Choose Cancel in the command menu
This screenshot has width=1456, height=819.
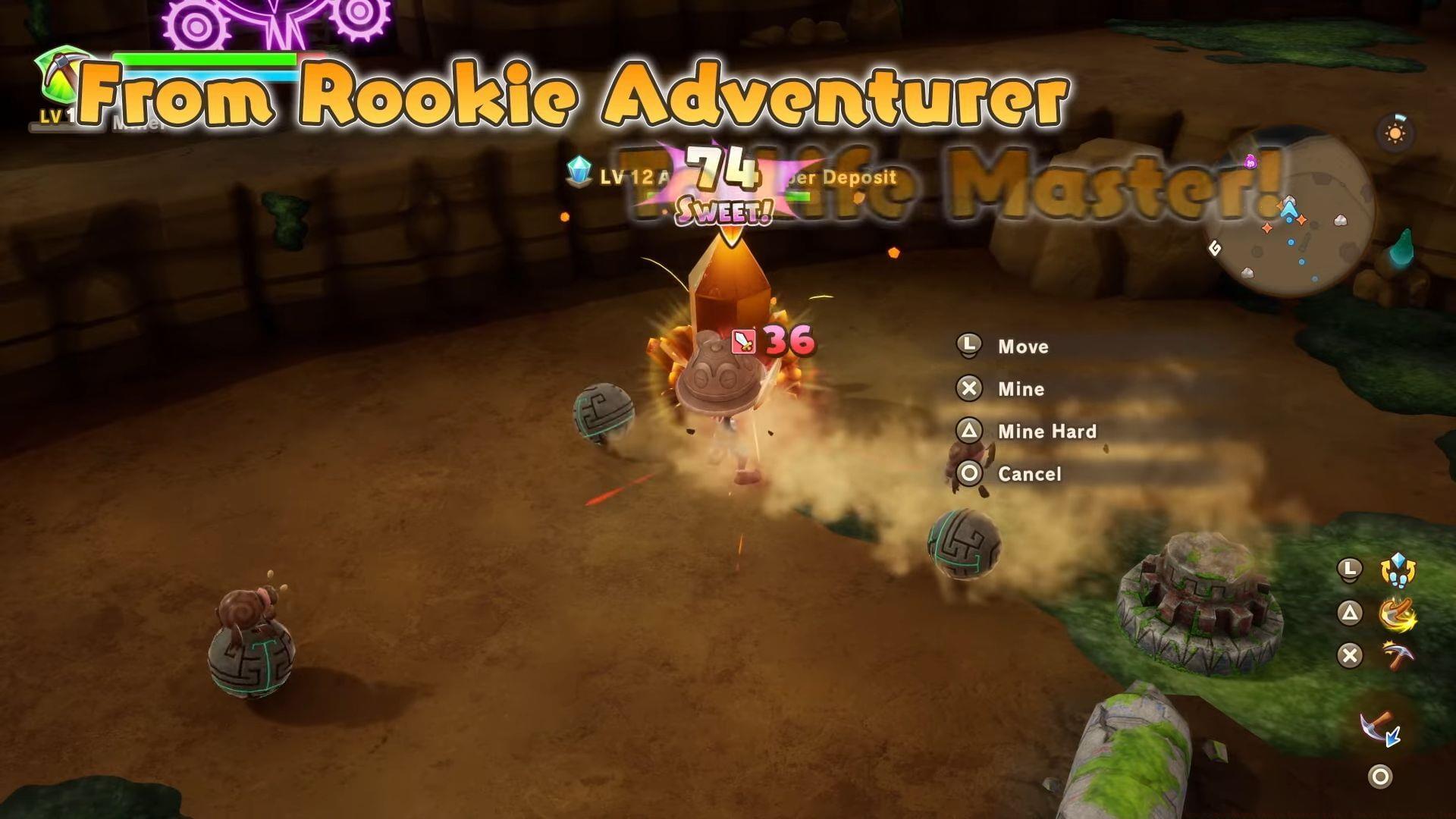pos(1028,473)
